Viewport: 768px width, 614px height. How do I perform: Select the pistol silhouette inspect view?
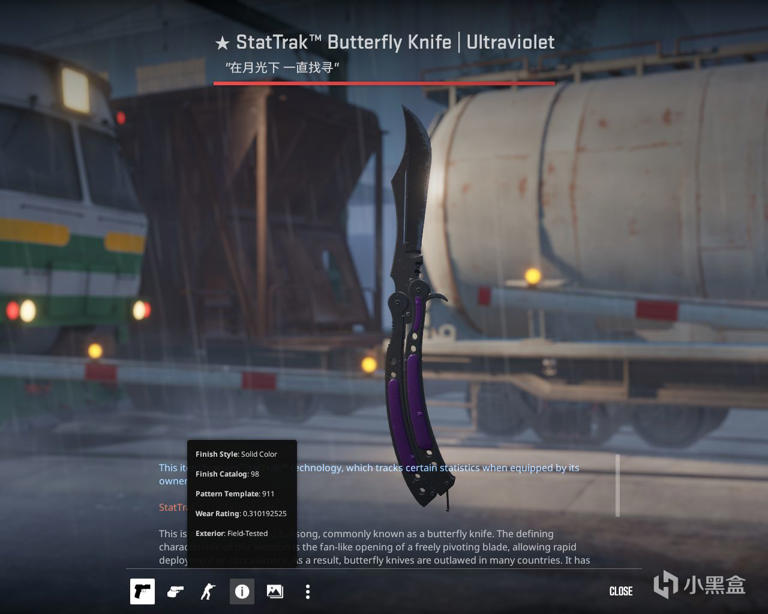click(142, 591)
